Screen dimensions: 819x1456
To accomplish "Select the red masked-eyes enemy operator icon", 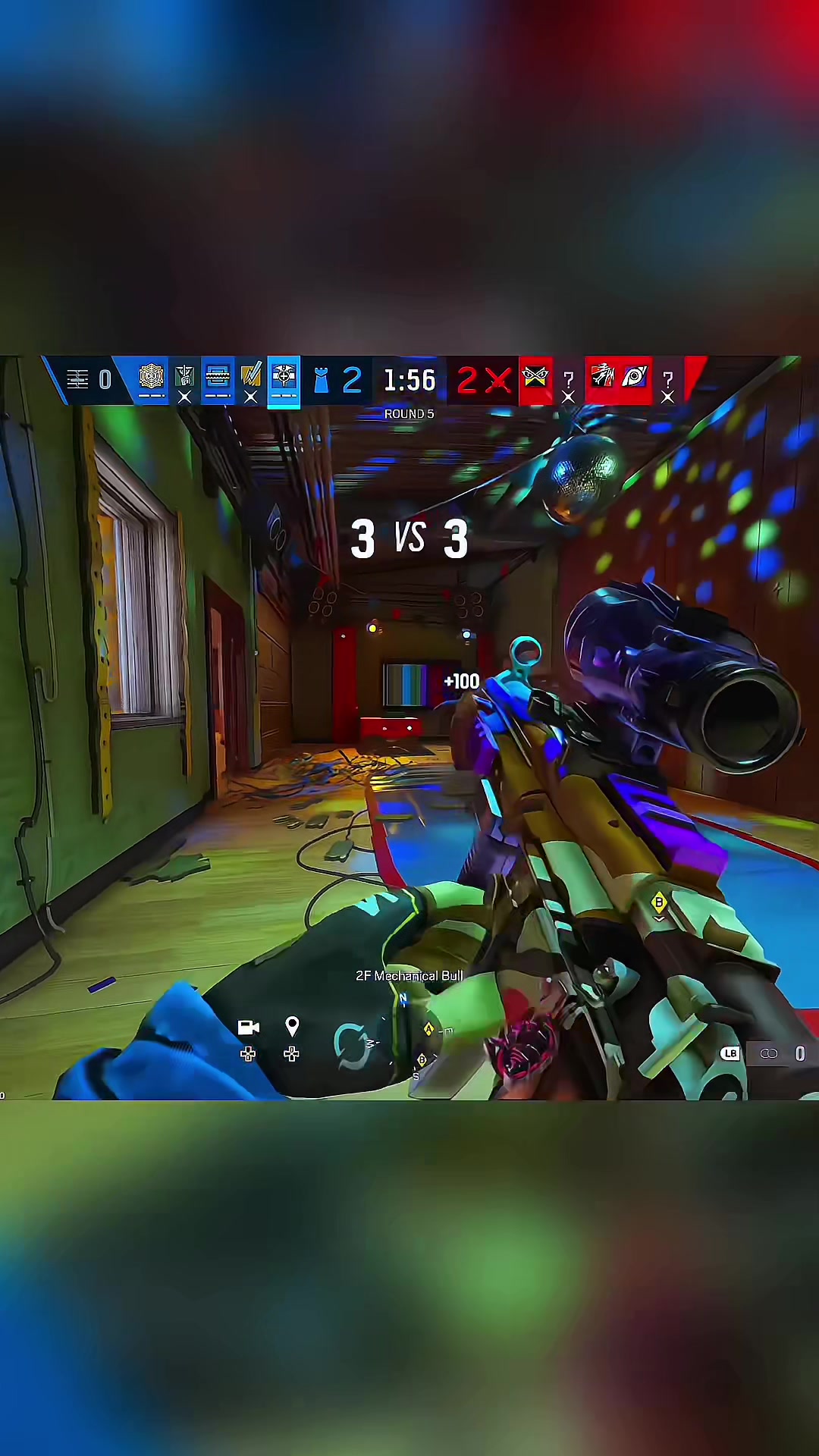I will pos(535,377).
